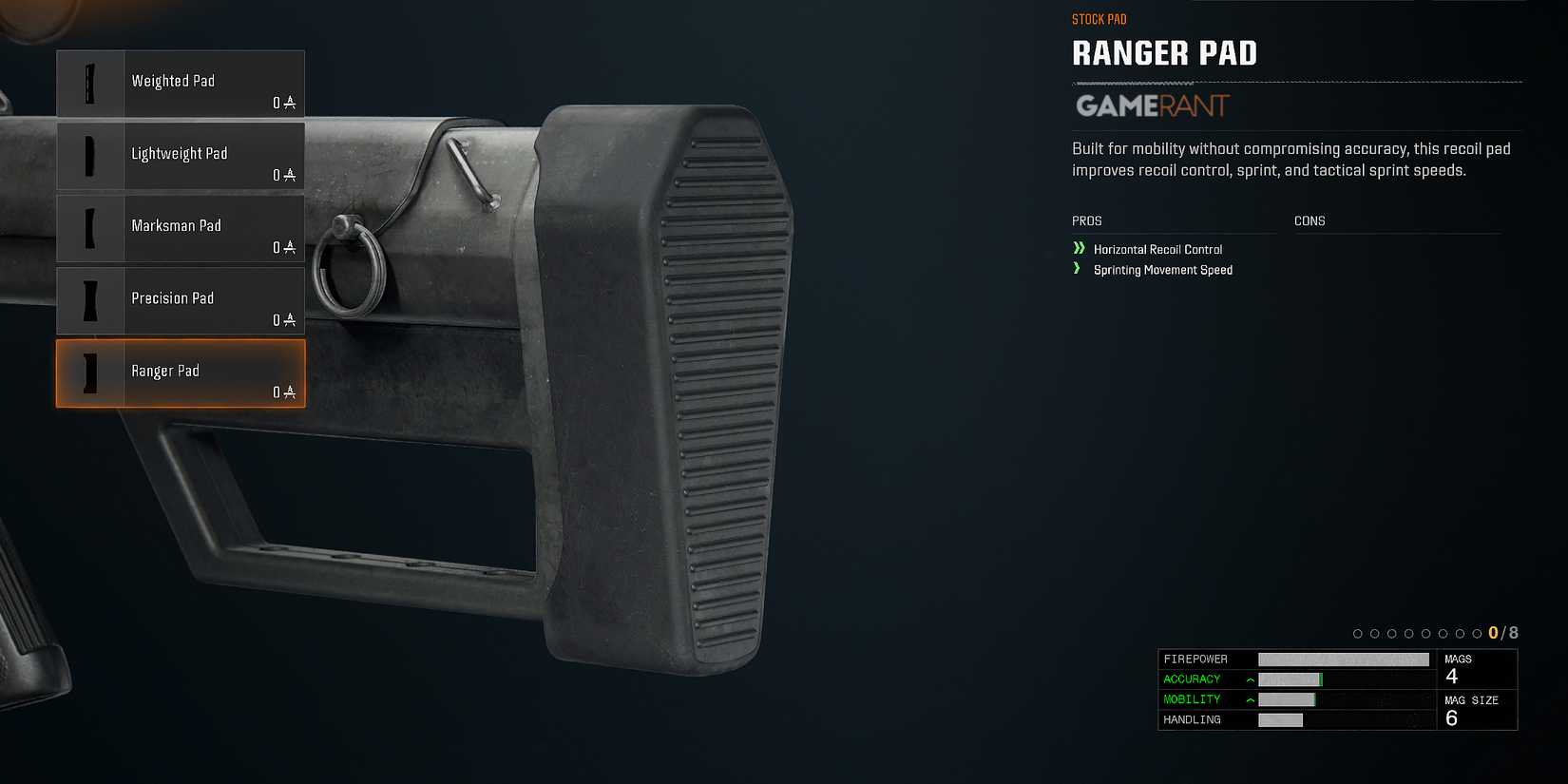The height and width of the screenshot is (784, 1568).
Task: Select the highlighted Ranger Pad list entry
Action: pos(181,373)
